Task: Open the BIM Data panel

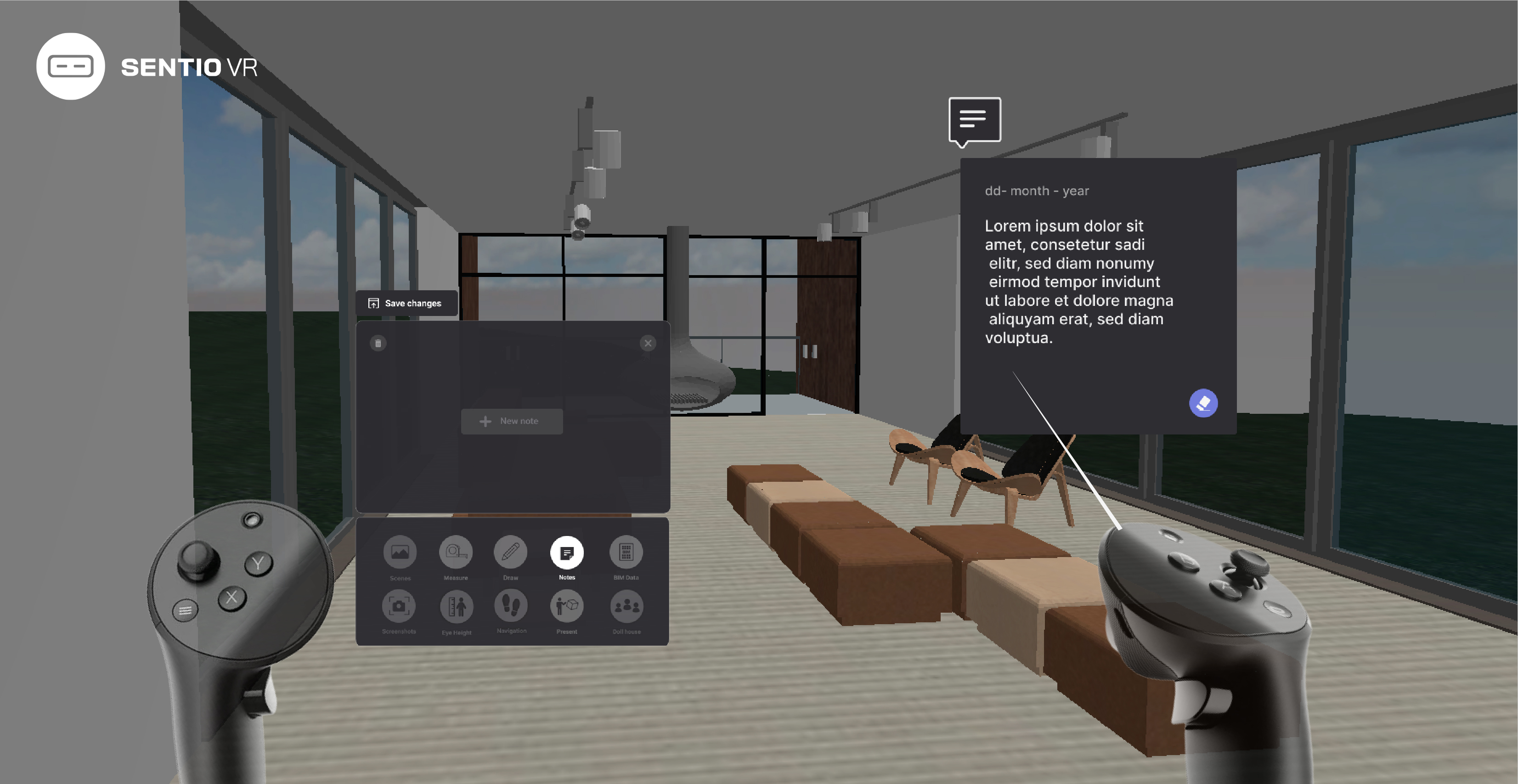Action: coord(626,554)
